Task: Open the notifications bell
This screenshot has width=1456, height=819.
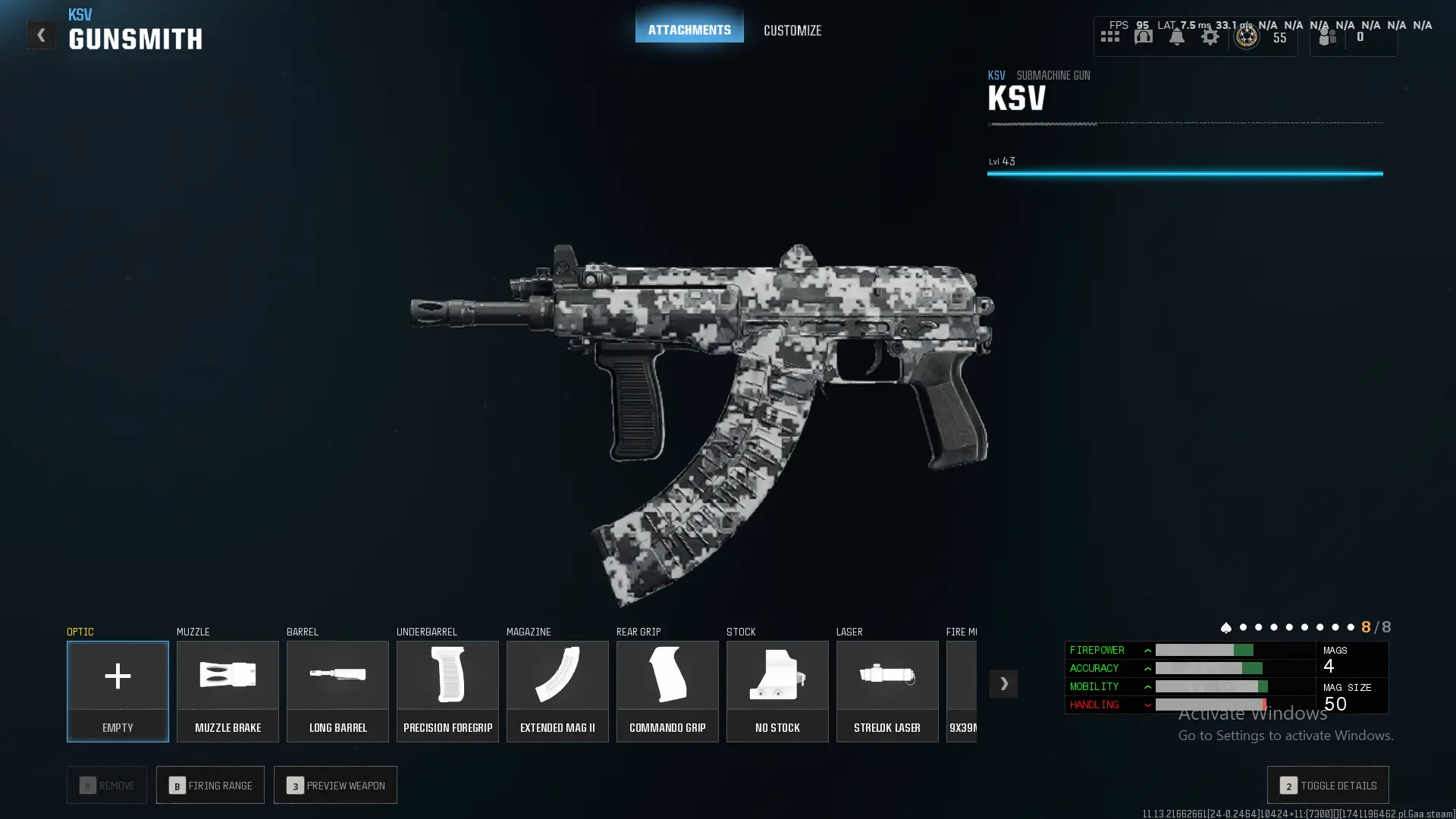Action: click(x=1176, y=36)
